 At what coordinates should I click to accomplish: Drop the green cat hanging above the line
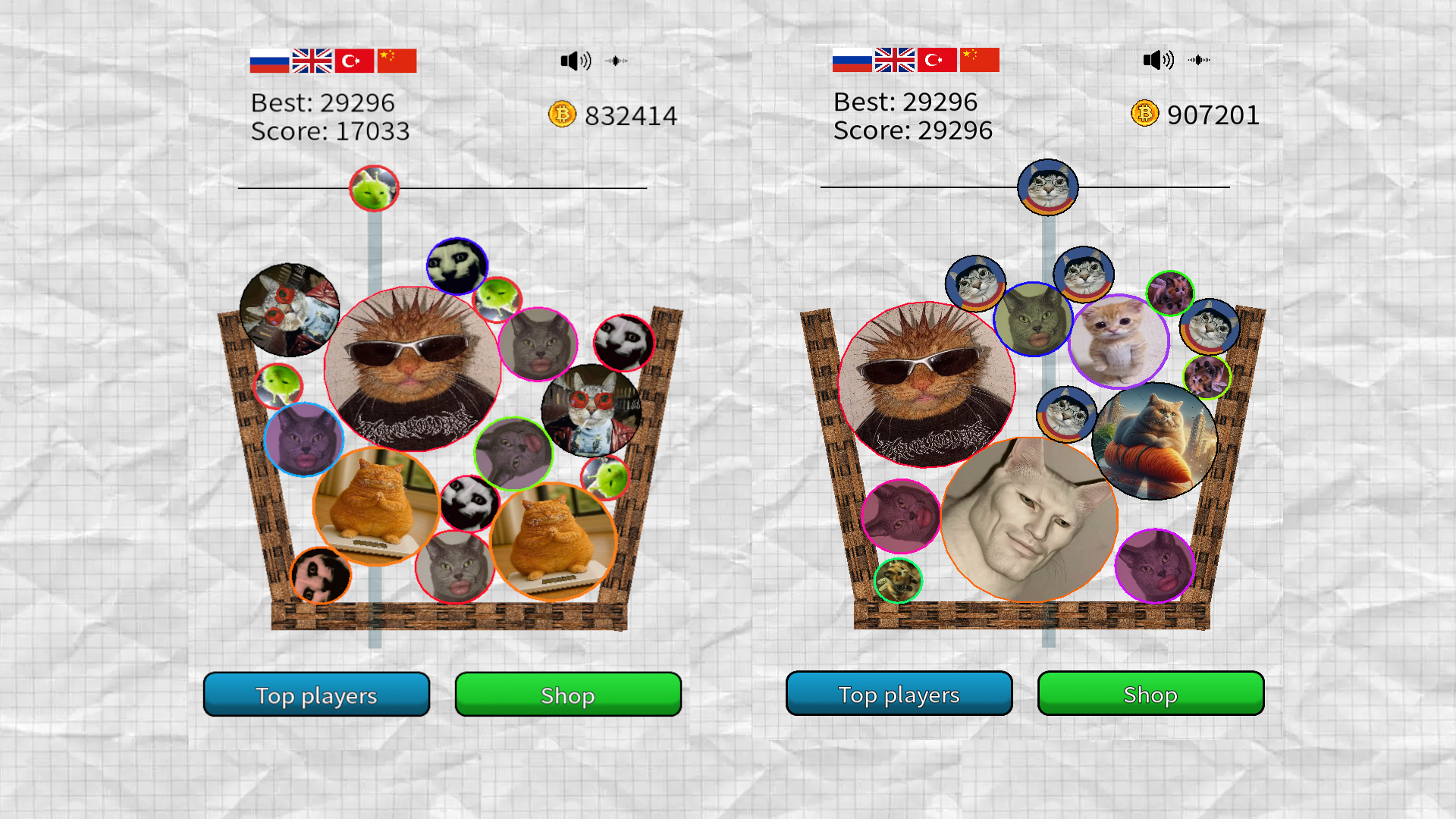[x=374, y=187]
